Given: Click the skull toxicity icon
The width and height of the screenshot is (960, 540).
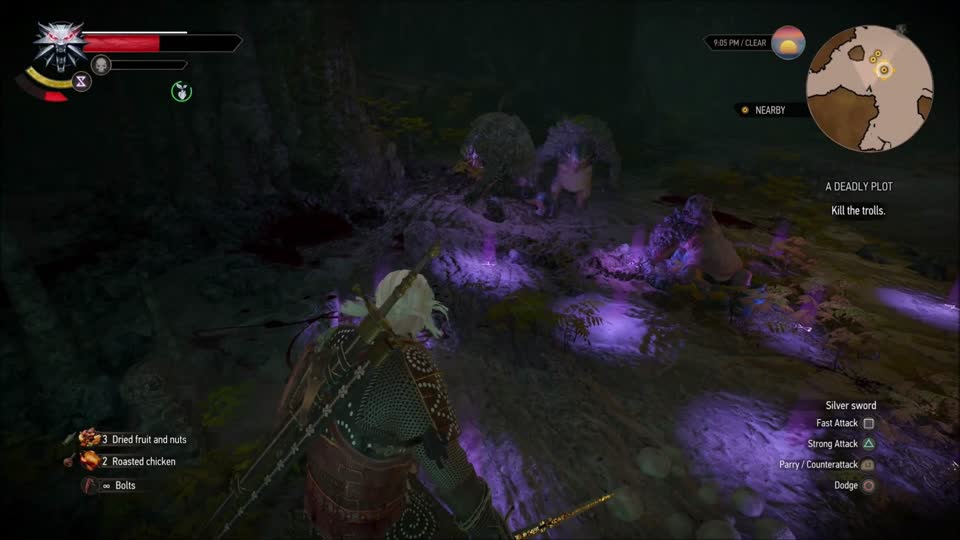Looking at the screenshot, I should (x=101, y=65).
